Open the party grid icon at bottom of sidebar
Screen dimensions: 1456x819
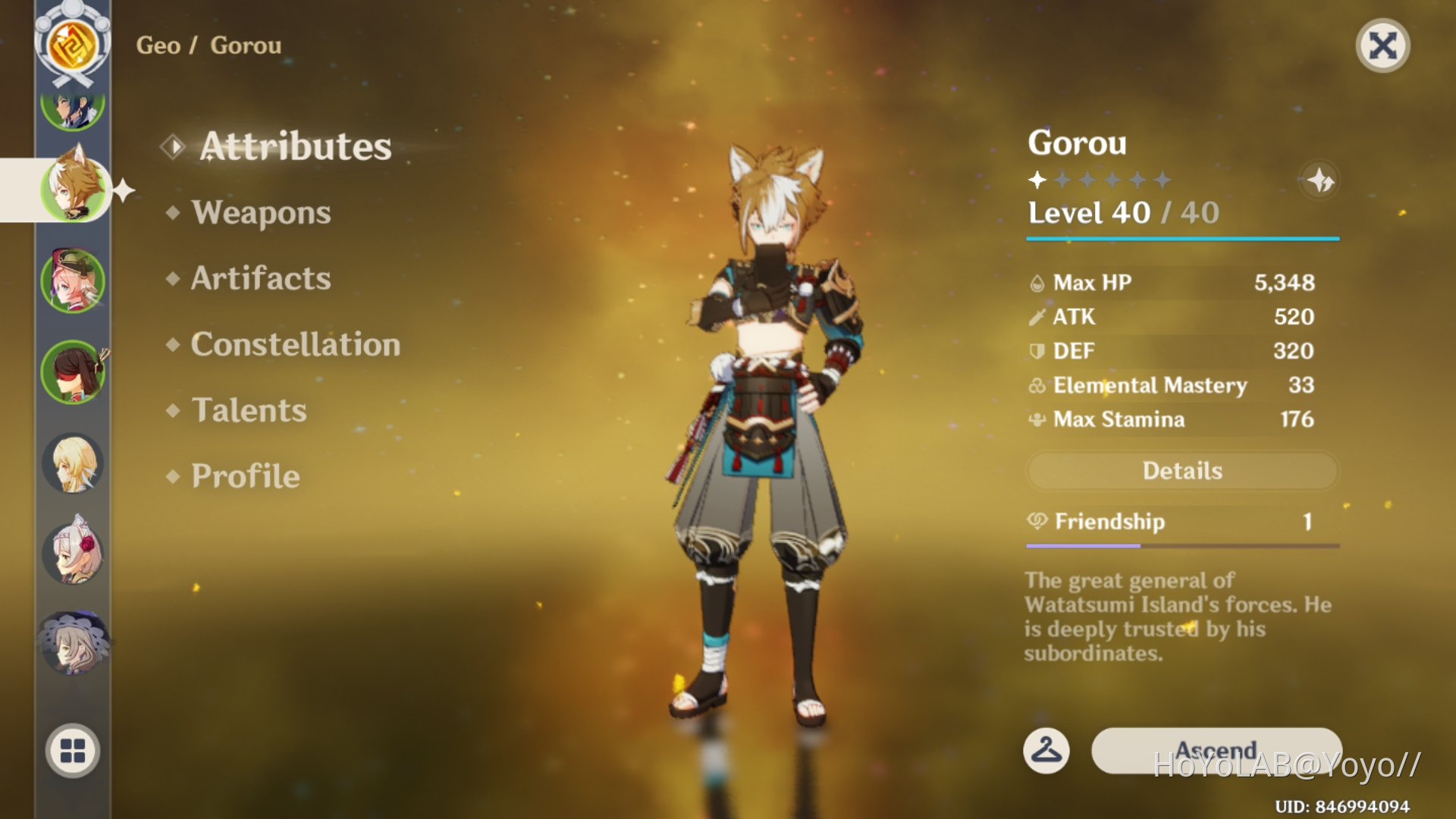tap(72, 749)
